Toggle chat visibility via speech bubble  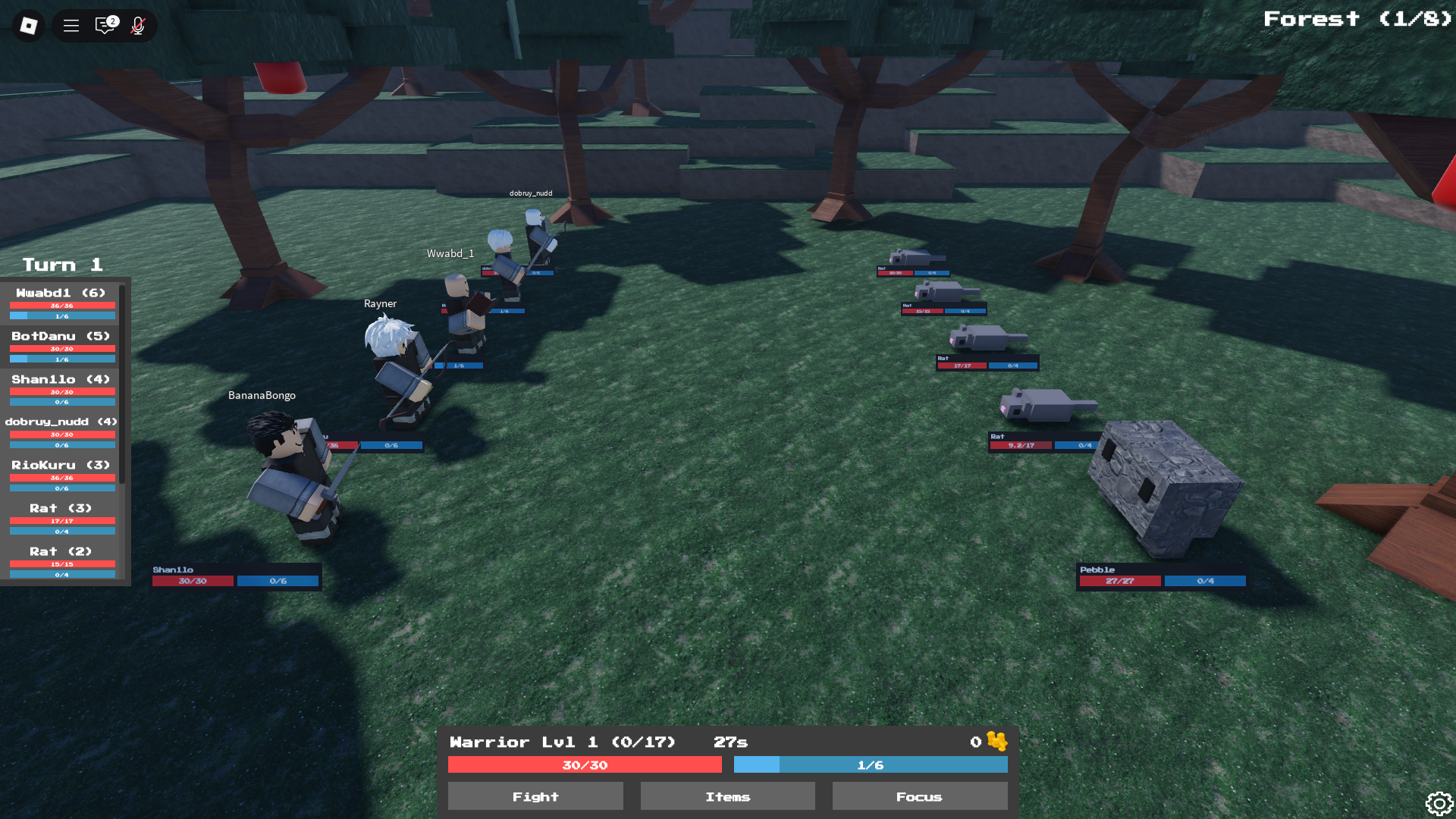104,25
